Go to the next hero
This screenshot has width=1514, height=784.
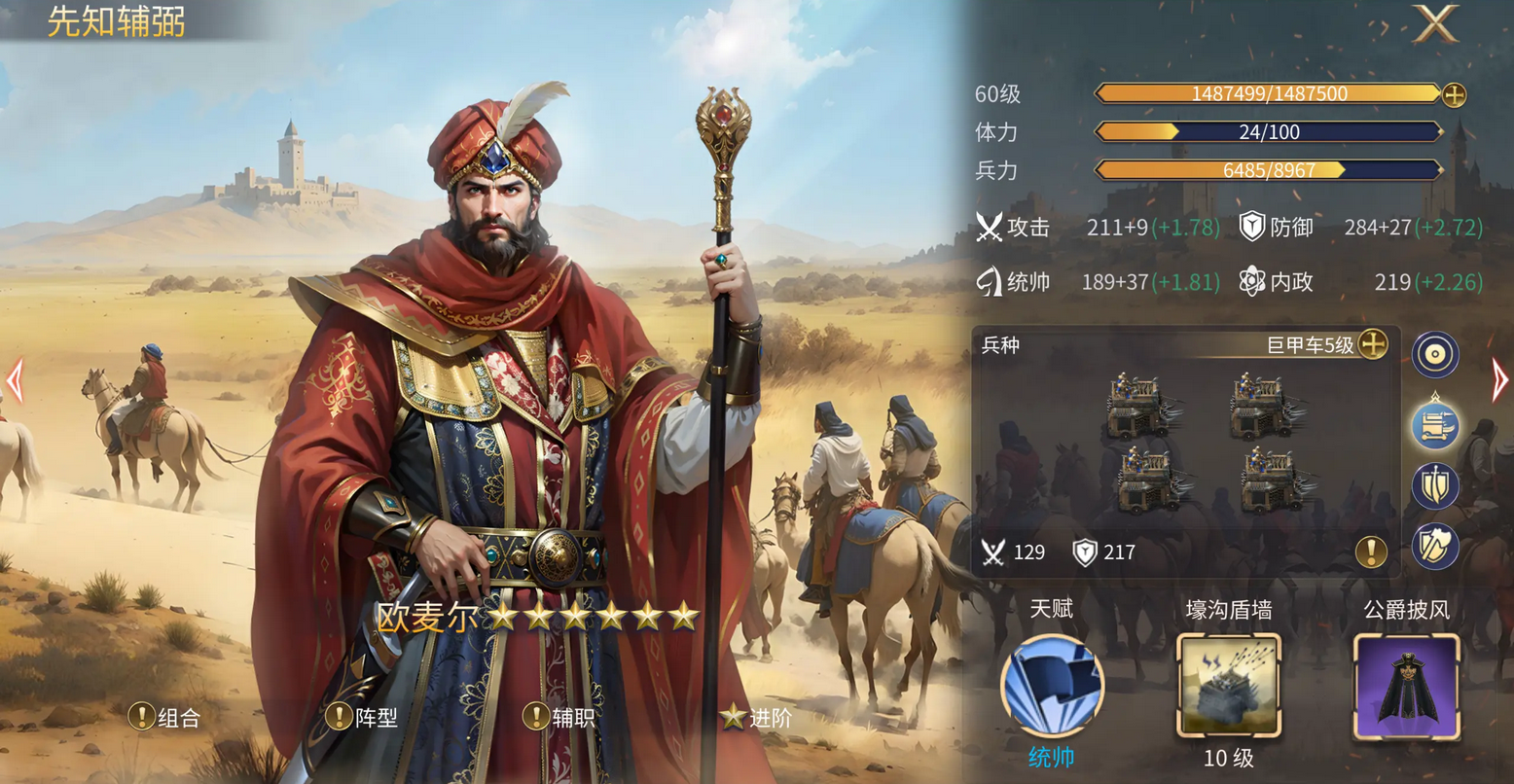tap(1499, 380)
